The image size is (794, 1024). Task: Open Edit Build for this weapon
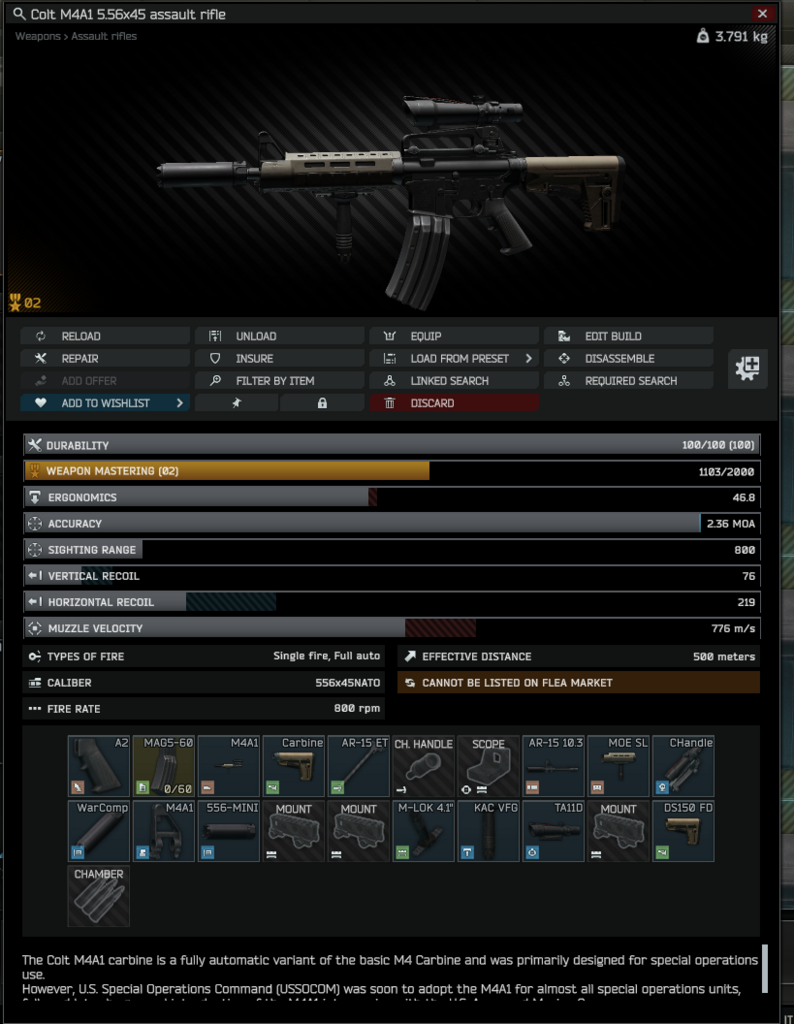tap(628, 336)
